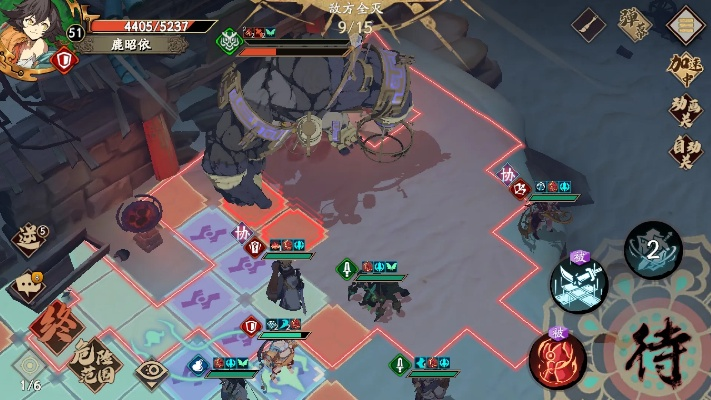The width and height of the screenshot is (711, 400).
Task: Toggle the eye view icon
Action: 150,372
